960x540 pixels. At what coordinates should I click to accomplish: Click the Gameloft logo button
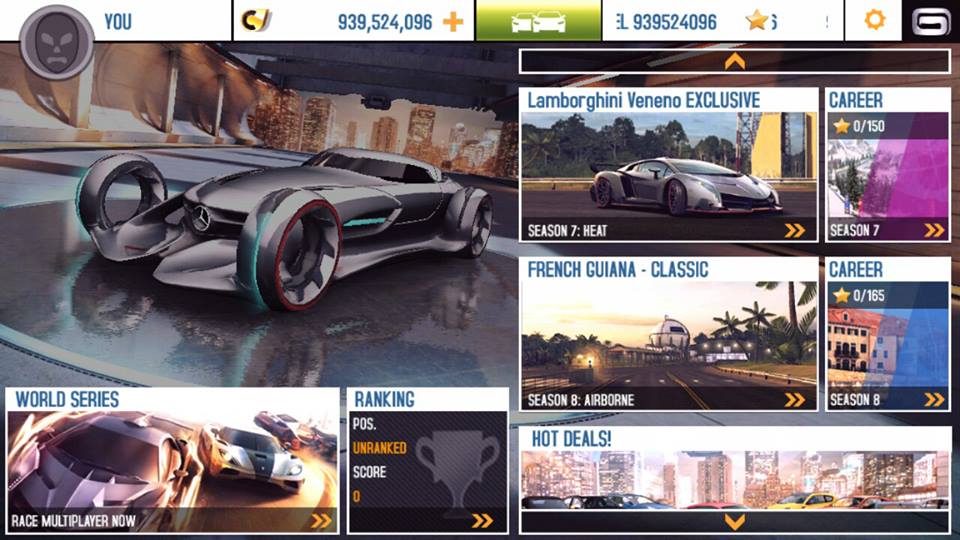pyautogui.click(x=931, y=21)
